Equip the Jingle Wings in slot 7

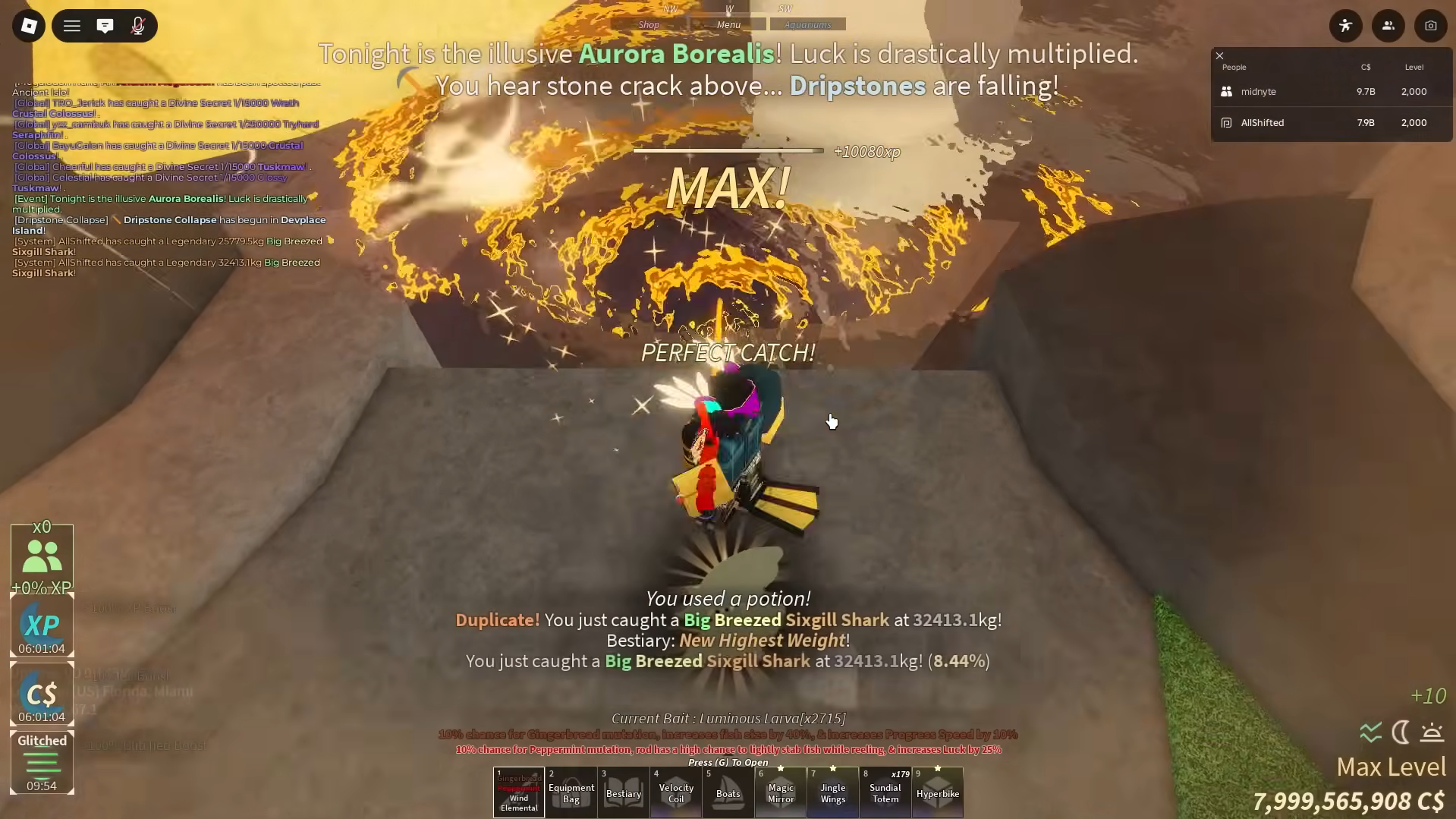832,792
